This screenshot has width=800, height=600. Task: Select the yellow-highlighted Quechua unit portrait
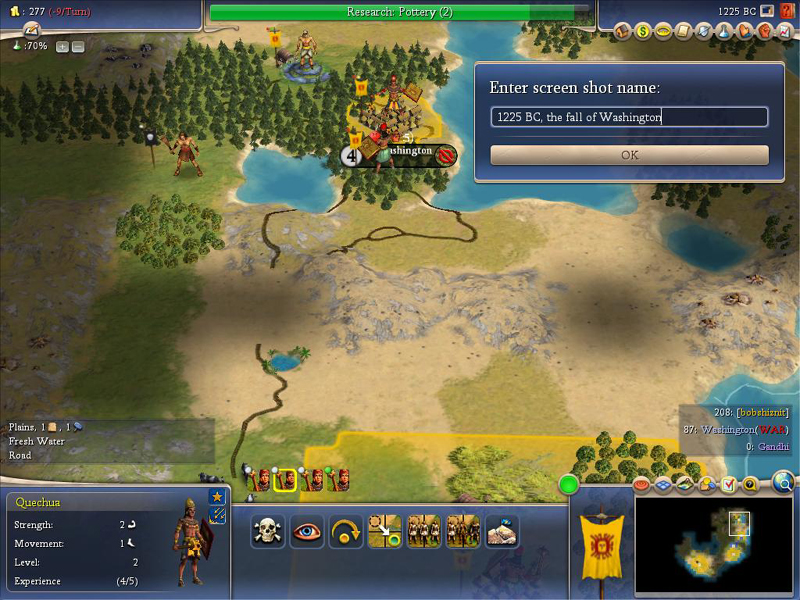285,479
